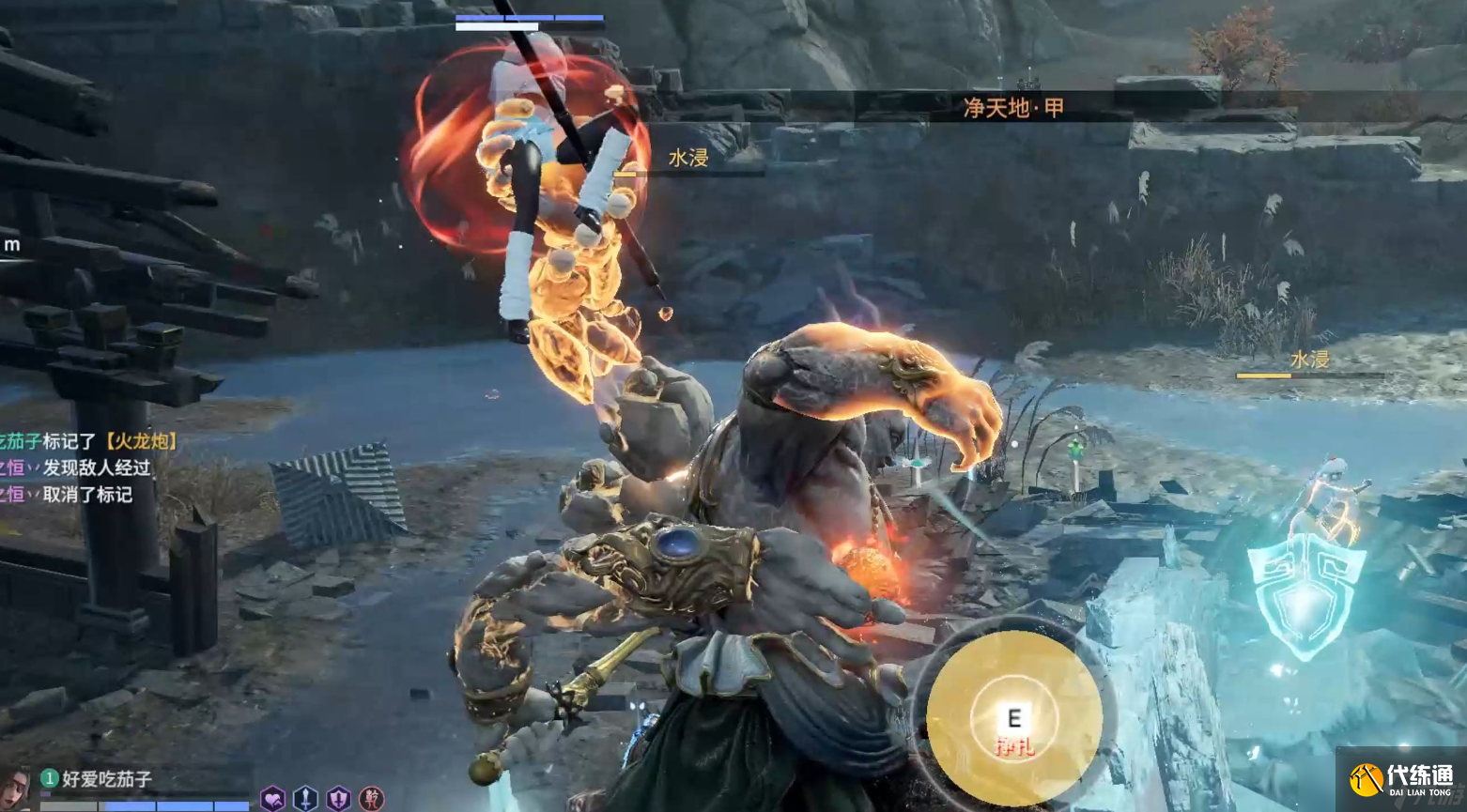Inspect the red 乾 character icon

click(372, 799)
